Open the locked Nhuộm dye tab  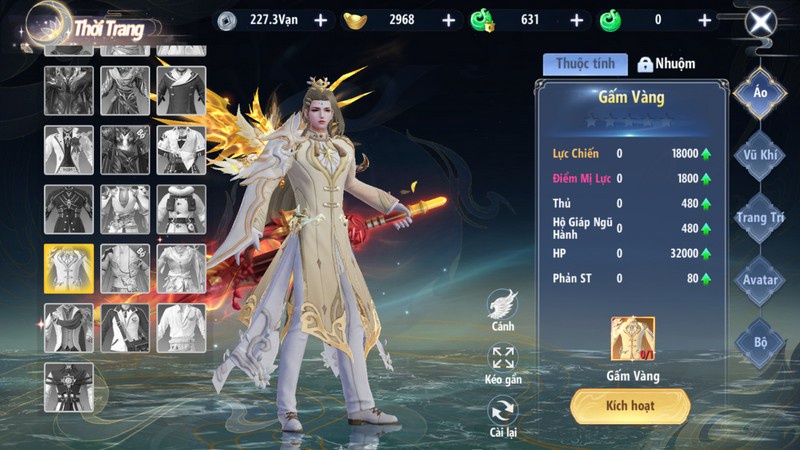click(x=667, y=64)
